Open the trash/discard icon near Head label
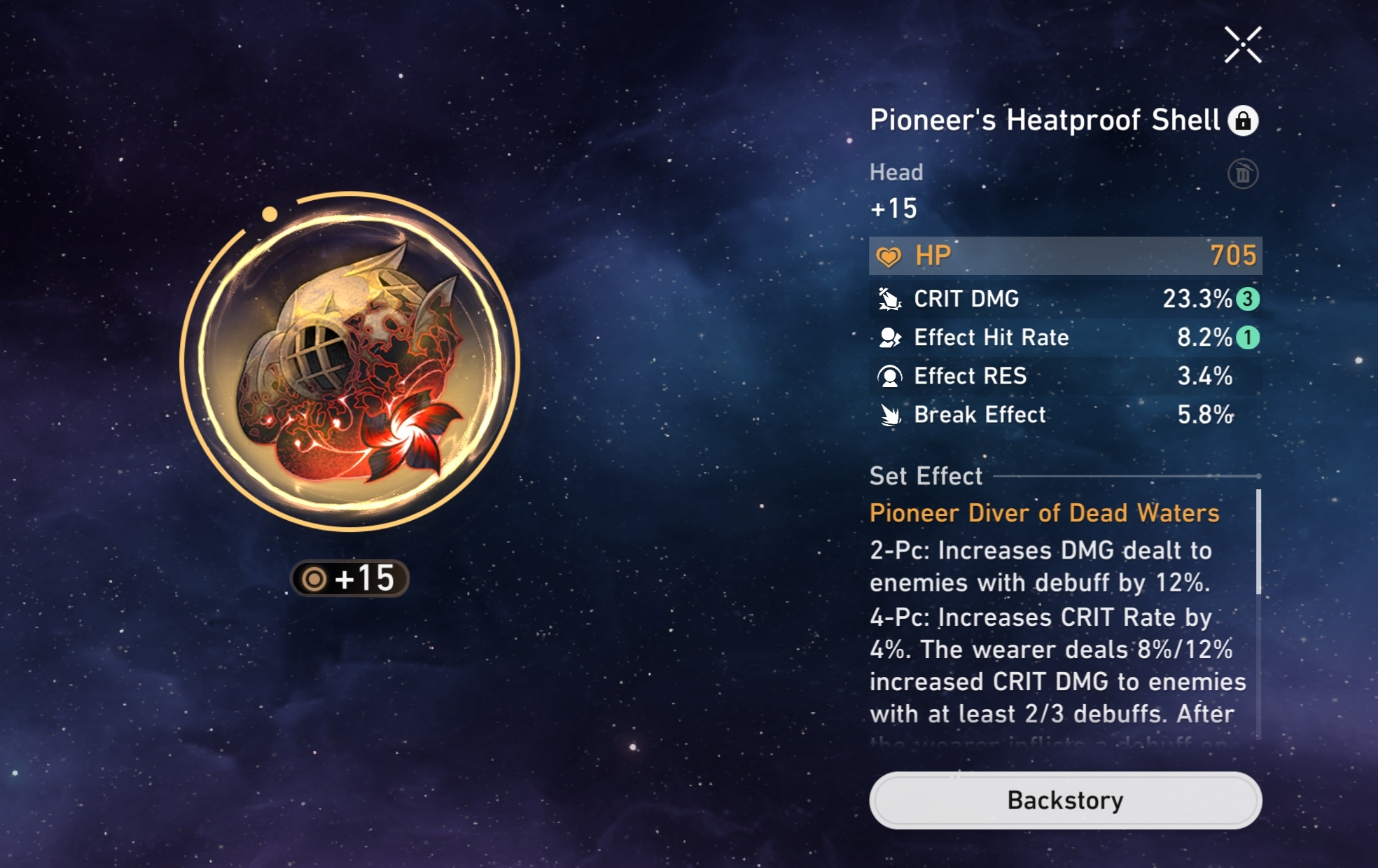1378x868 pixels. (1244, 173)
